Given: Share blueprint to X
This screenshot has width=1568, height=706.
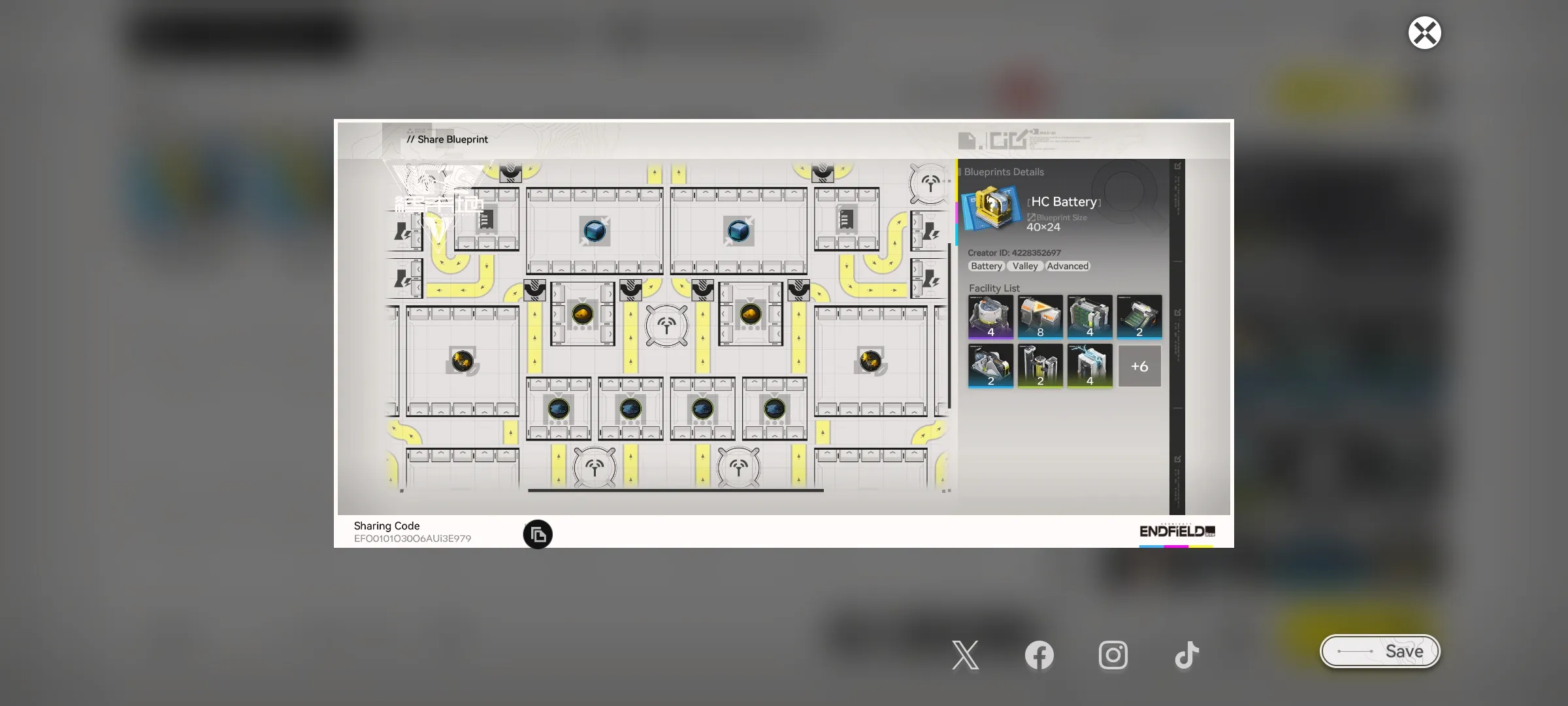Looking at the screenshot, I should tap(965, 655).
